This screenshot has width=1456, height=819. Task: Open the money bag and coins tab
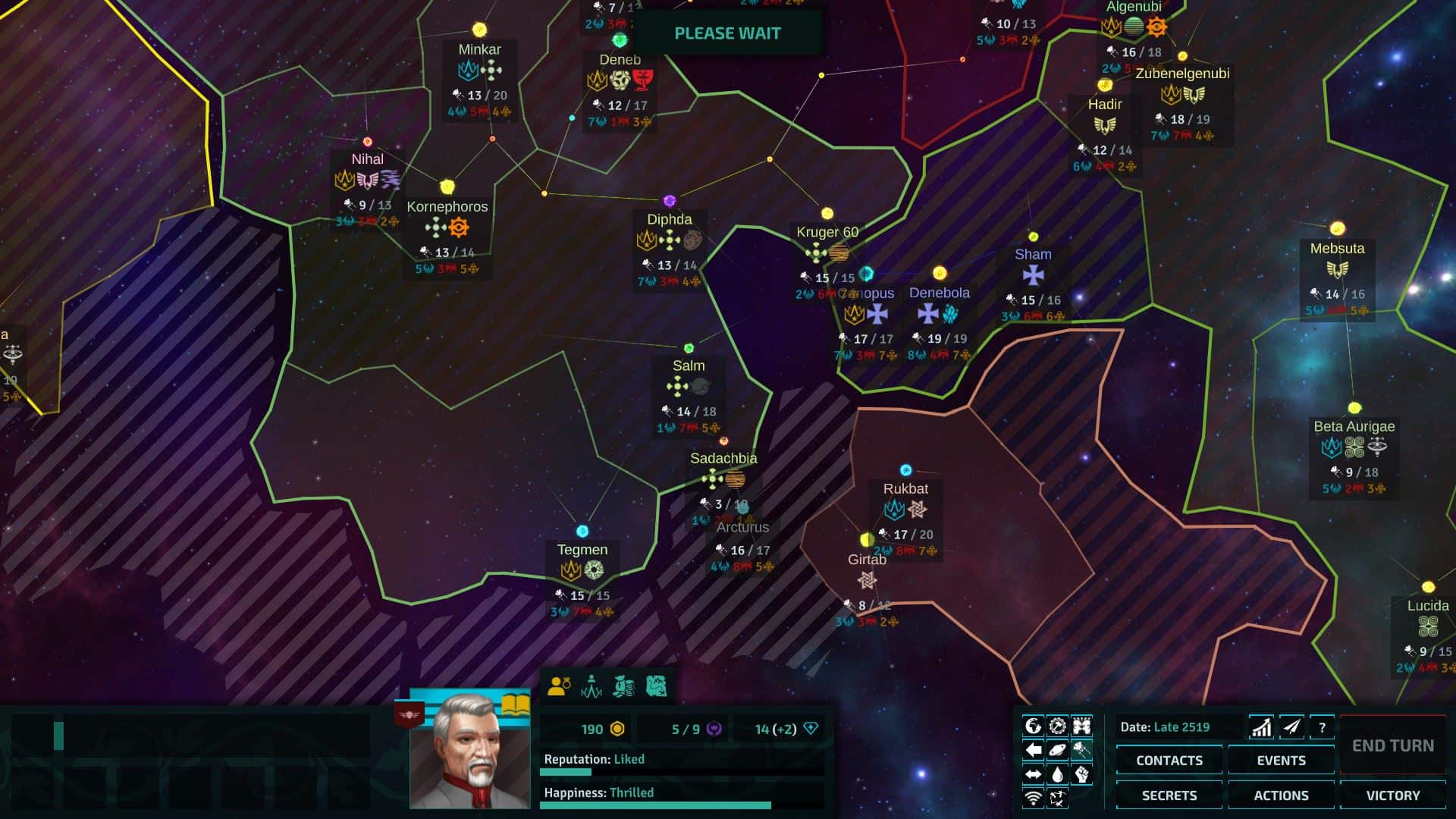[x=623, y=686]
